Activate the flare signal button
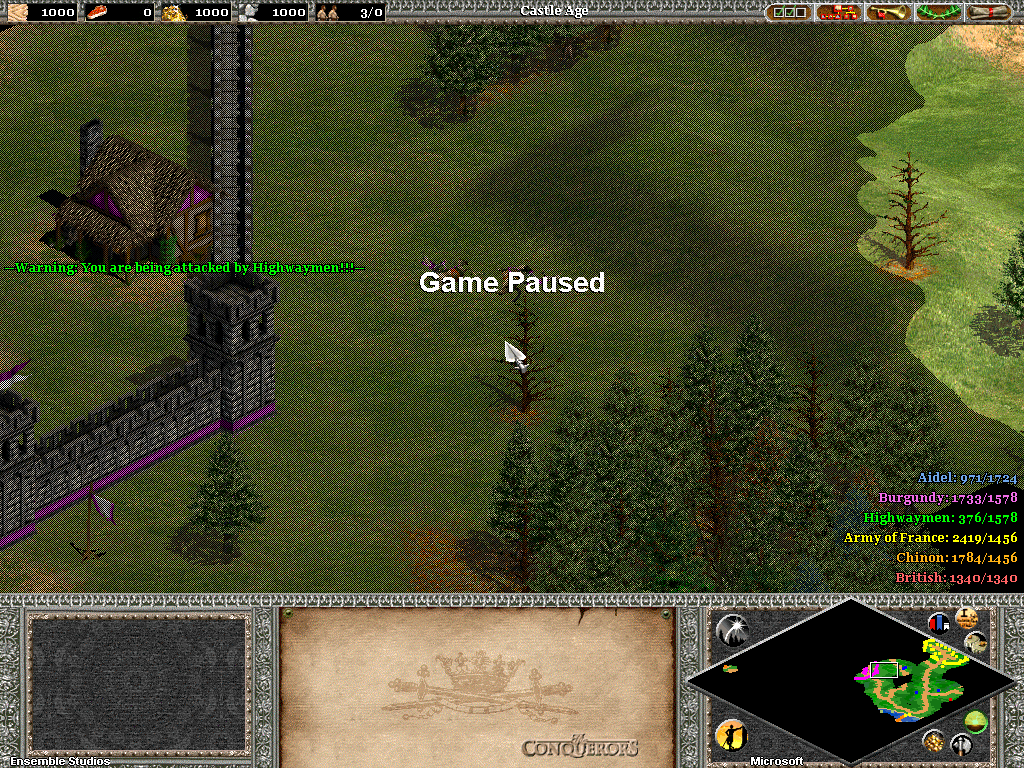The width and height of the screenshot is (1024, 768). coord(733,629)
